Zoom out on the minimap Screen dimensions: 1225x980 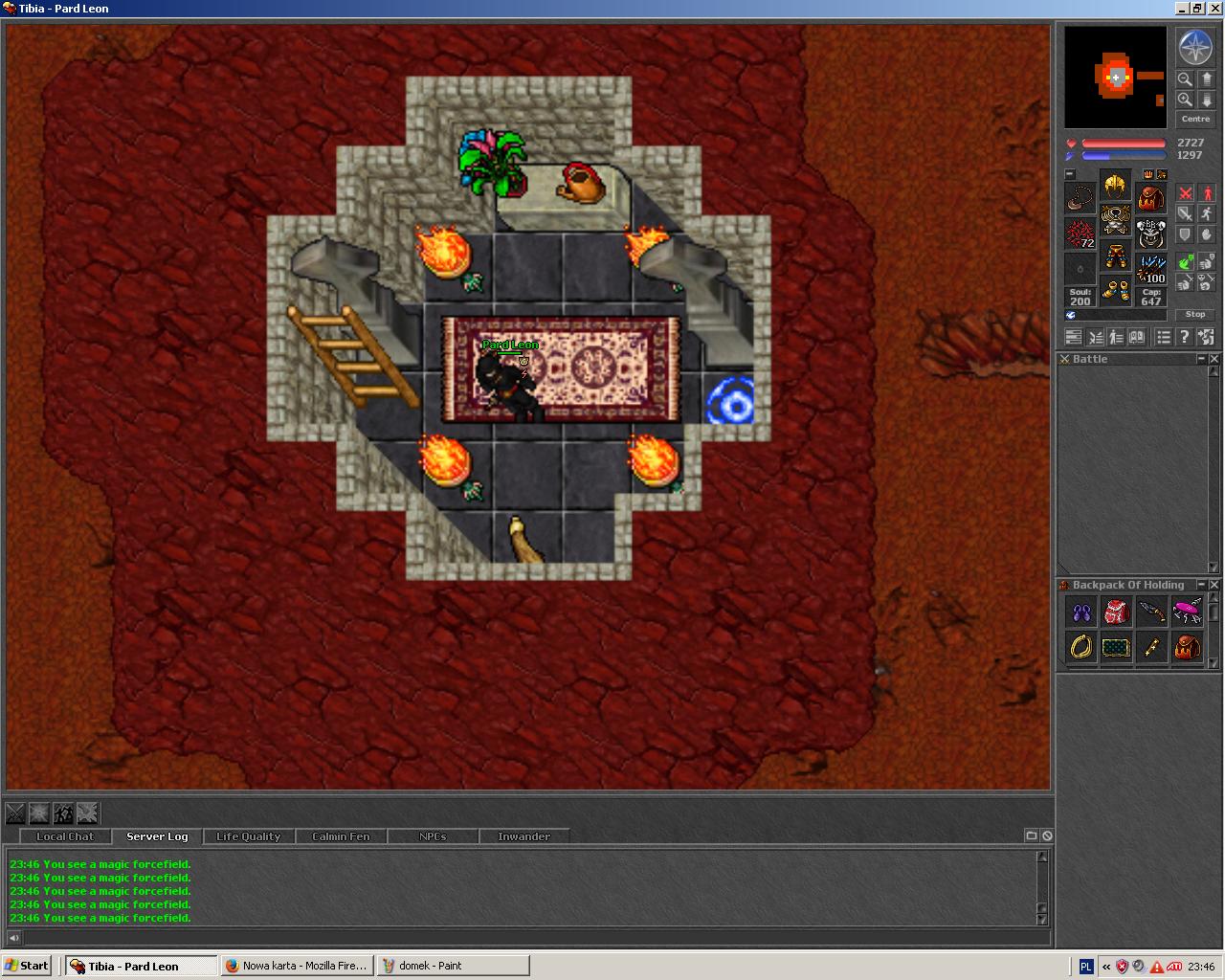click(1185, 79)
